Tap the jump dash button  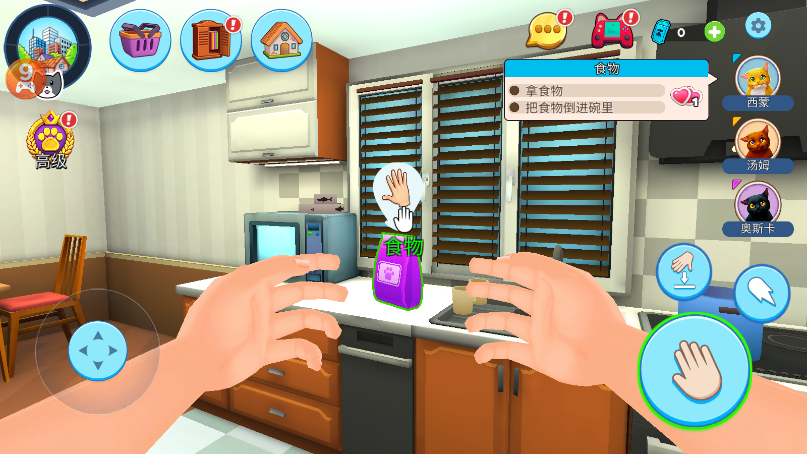(x=762, y=292)
